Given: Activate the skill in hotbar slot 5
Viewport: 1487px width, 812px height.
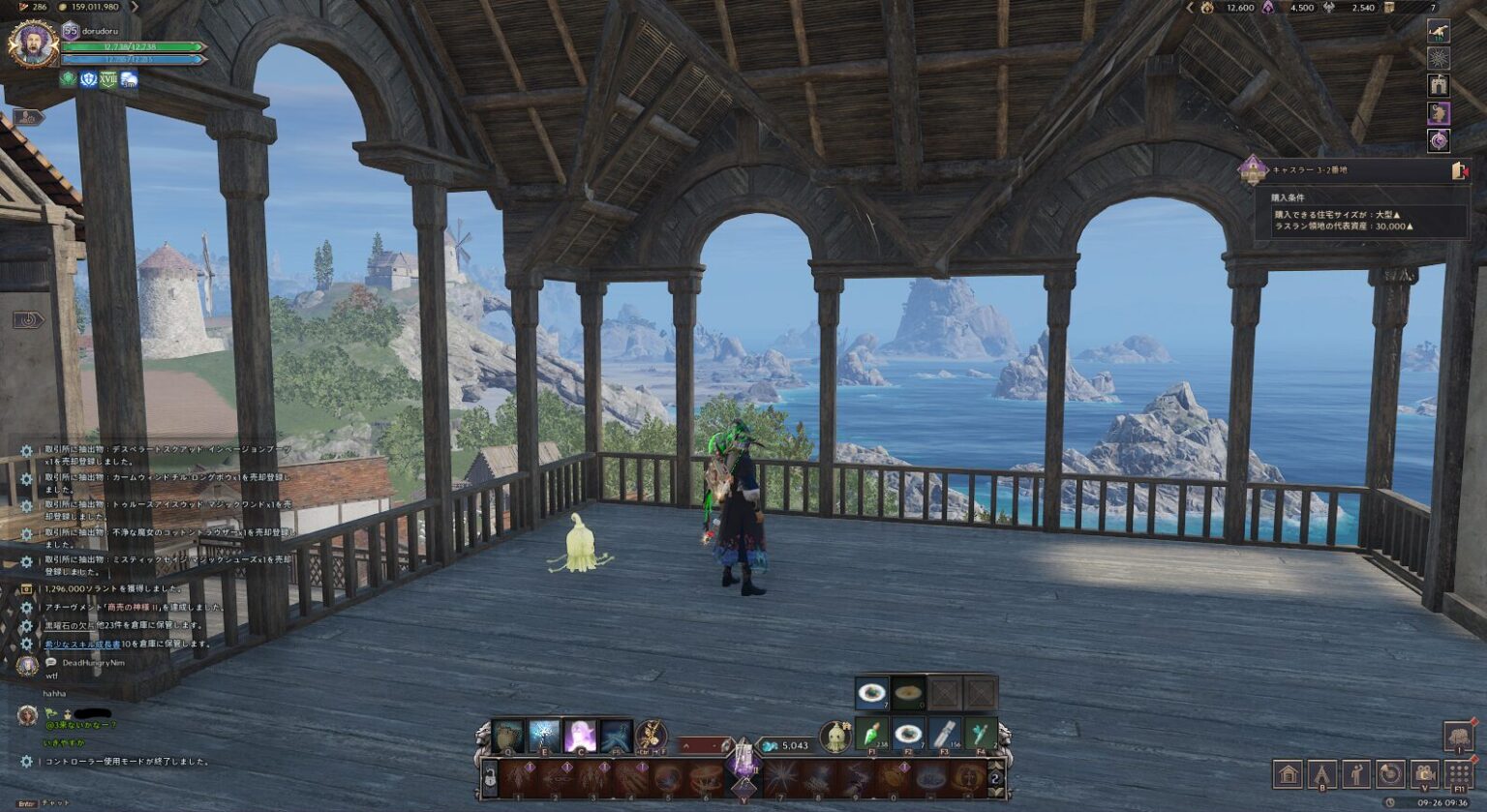Looking at the screenshot, I should (x=667, y=778).
